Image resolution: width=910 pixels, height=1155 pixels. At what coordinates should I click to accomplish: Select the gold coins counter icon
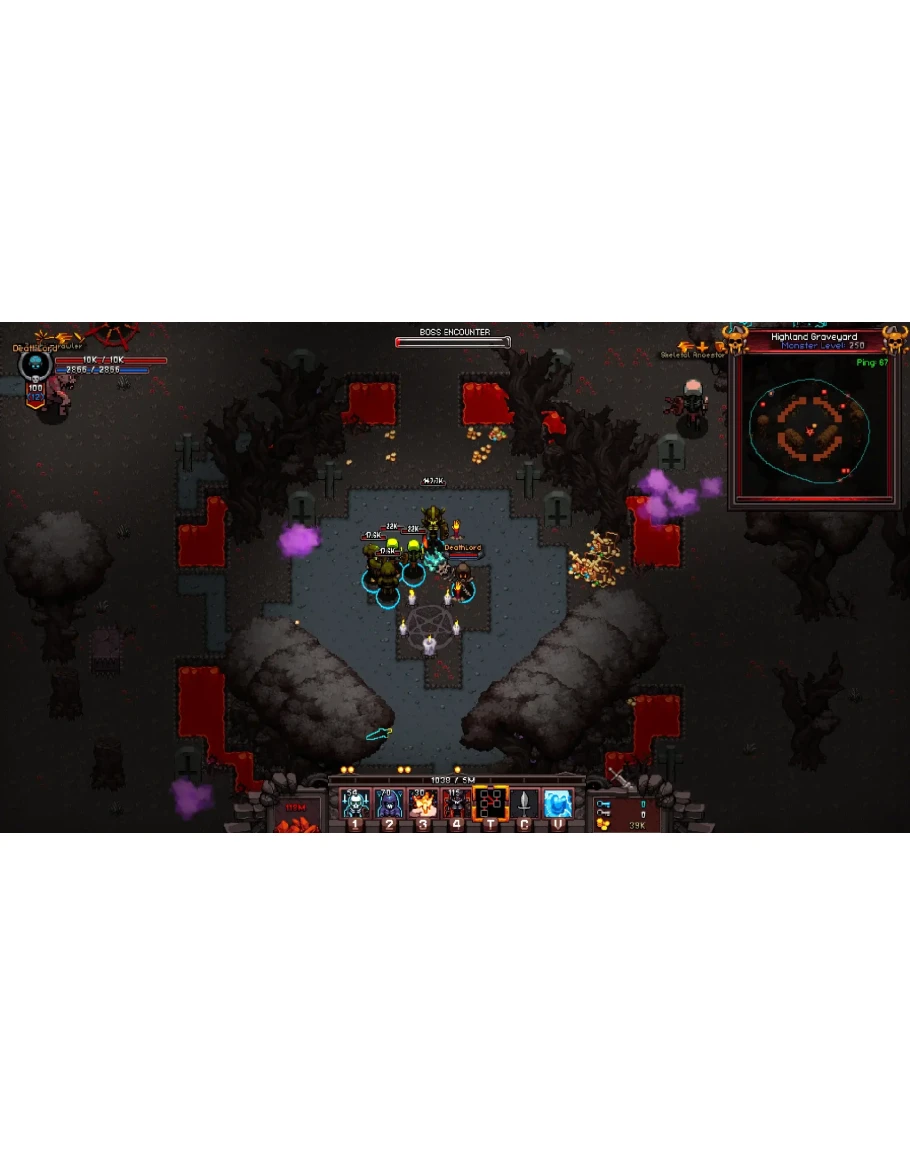click(x=603, y=825)
